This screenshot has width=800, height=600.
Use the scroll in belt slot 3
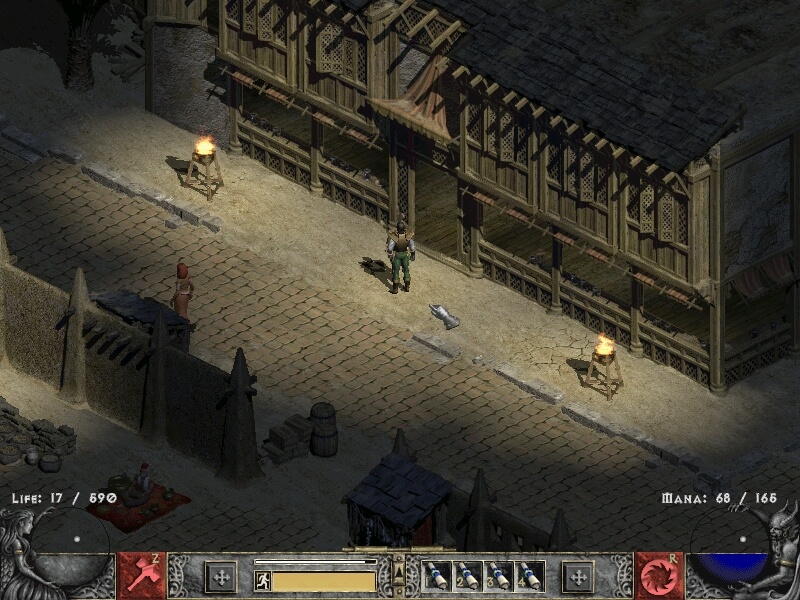[x=497, y=576]
